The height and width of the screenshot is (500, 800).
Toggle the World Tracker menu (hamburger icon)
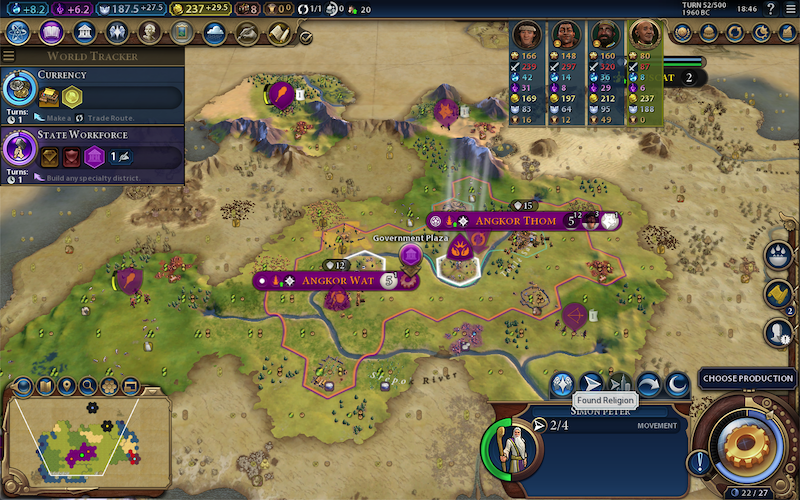coord(17,56)
